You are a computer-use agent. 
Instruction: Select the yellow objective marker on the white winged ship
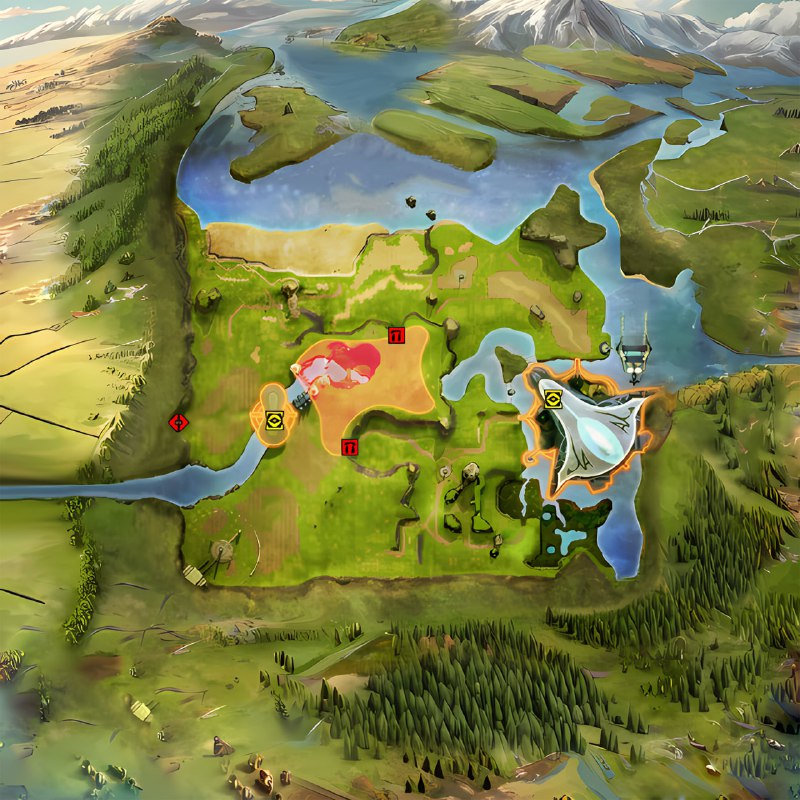(553, 399)
